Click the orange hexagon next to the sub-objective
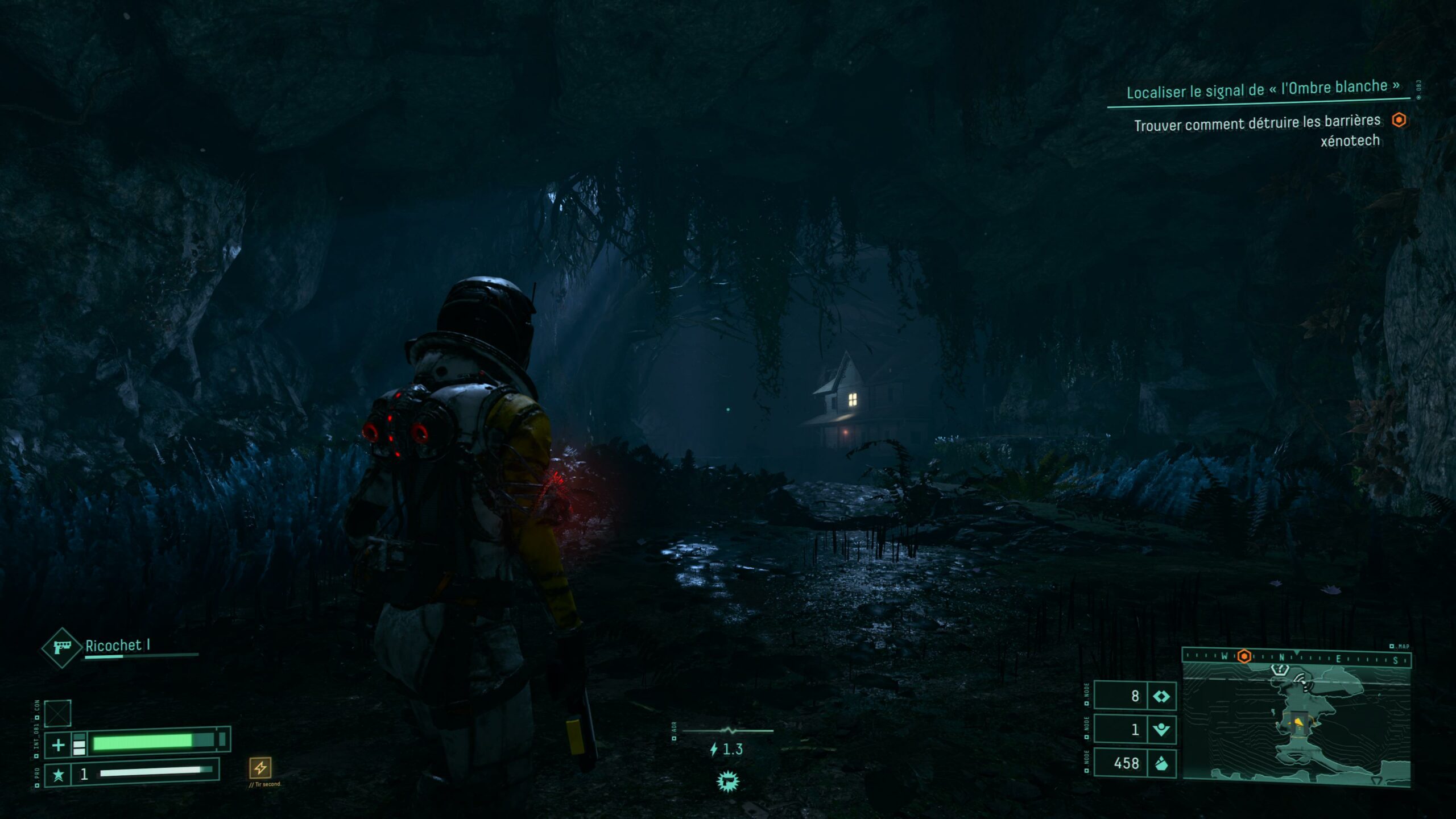The height and width of the screenshot is (819, 1456). (1399, 120)
